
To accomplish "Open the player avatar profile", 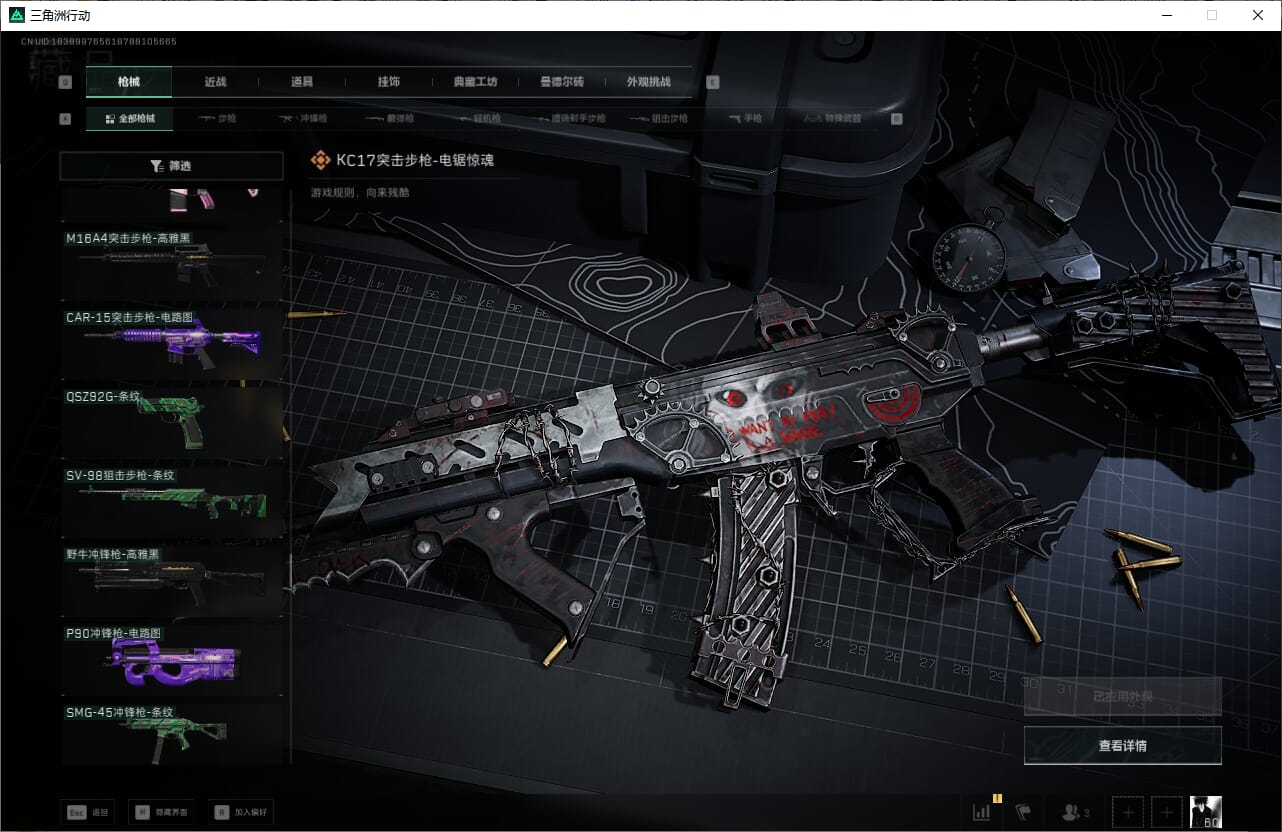I will 1205,812.
